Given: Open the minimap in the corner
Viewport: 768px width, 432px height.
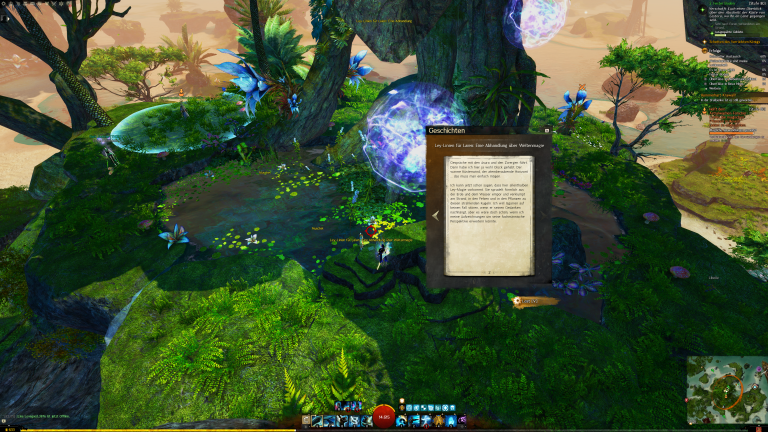Looking at the screenshot, I should [x=726, y=392].
